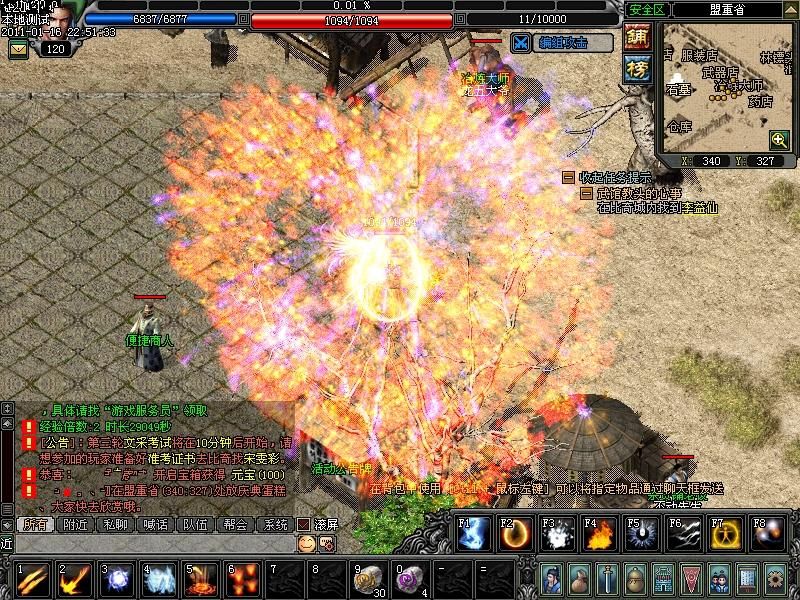
Task: Open the sword icon in bottom menu
Action: pyautogui.click(x=607, y=579)
